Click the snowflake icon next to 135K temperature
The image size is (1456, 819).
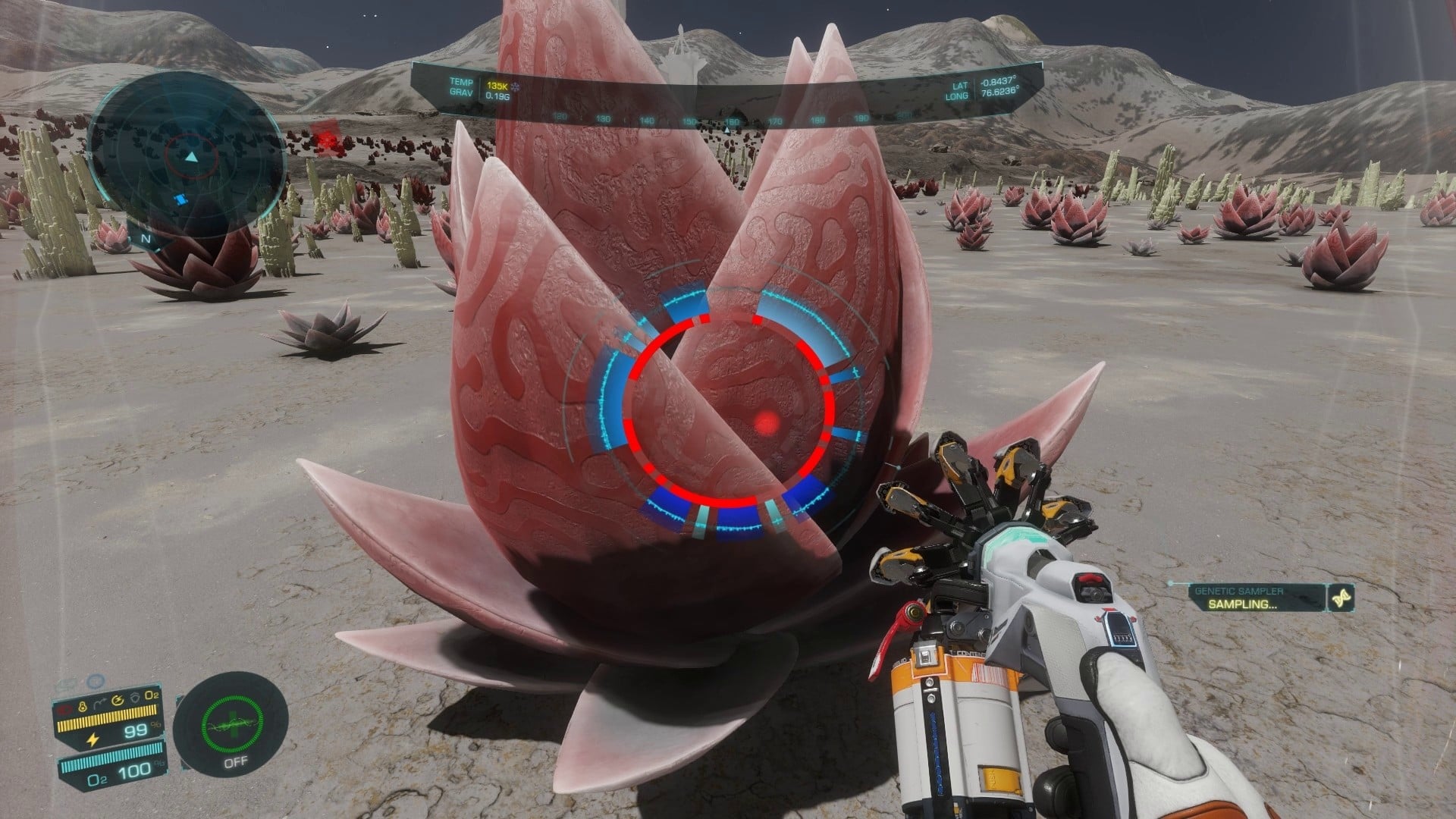click(516, 87)
